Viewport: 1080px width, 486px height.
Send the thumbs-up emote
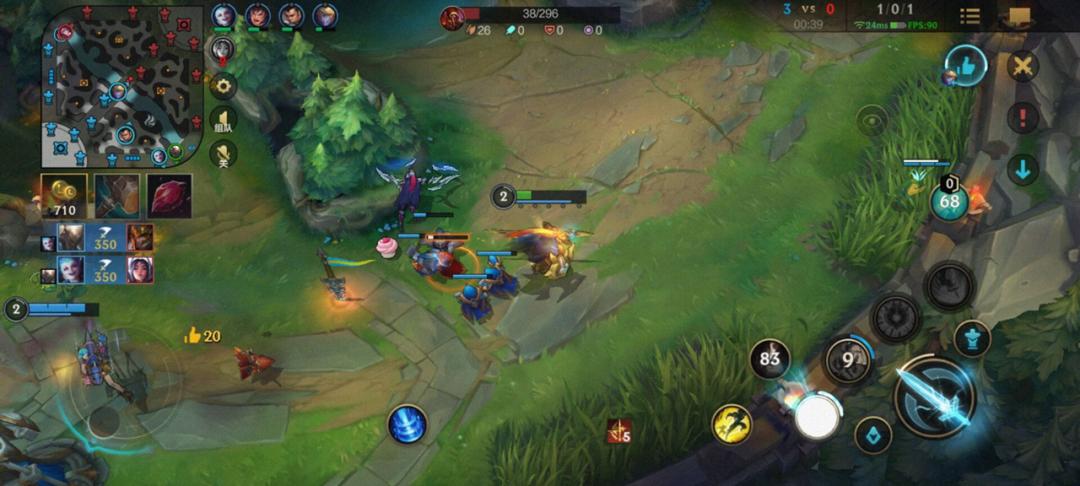[x=966, y=66]
